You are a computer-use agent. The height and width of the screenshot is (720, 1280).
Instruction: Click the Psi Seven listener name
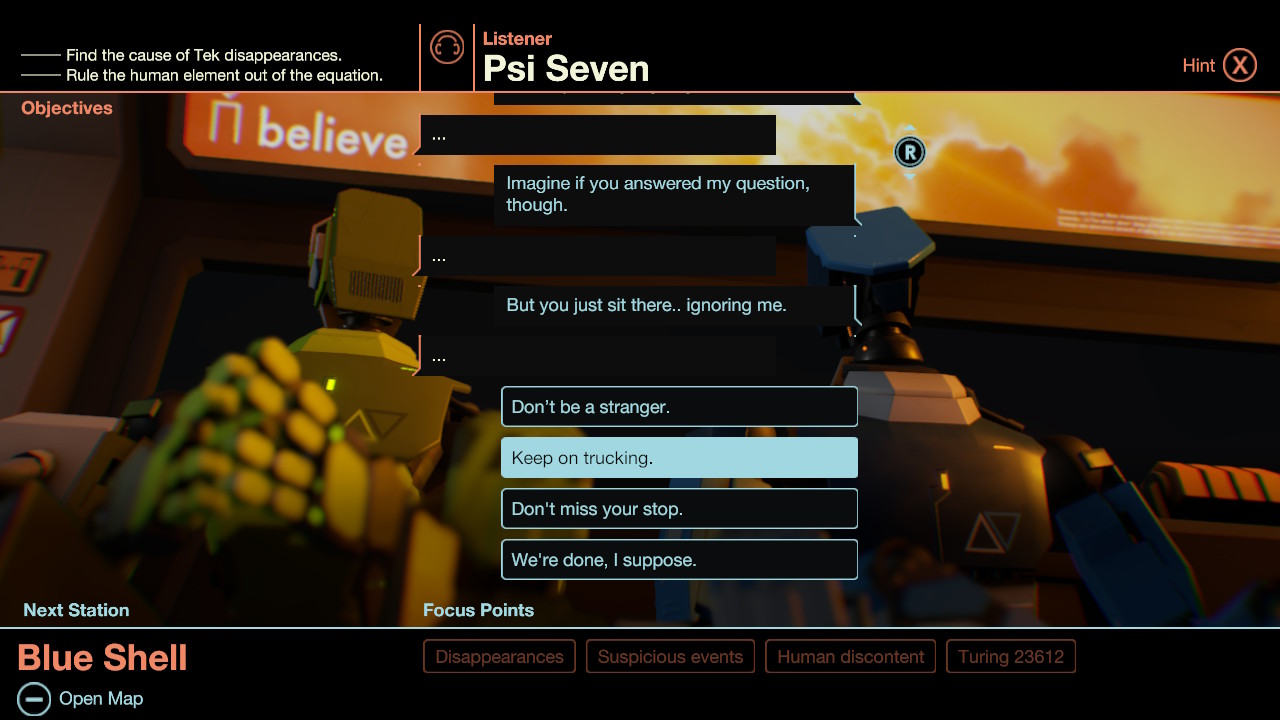[x=566, y=69]
